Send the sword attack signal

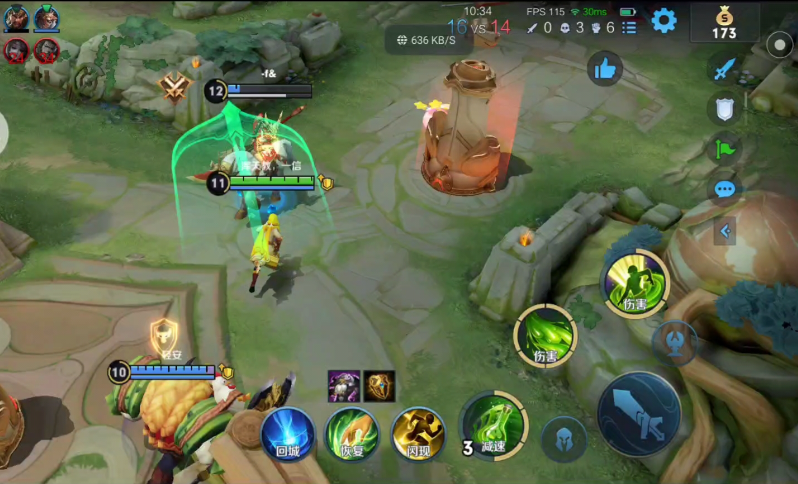click(x=723, y=68)
